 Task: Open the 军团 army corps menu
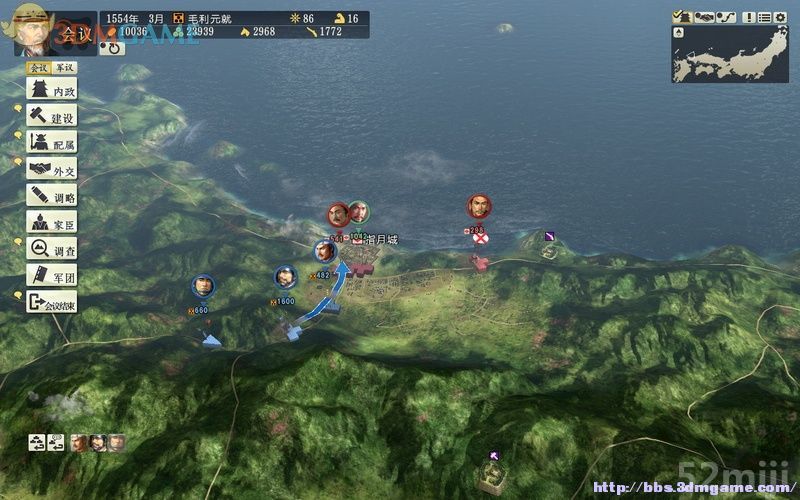pyautogui.click(x=52, y=274)
